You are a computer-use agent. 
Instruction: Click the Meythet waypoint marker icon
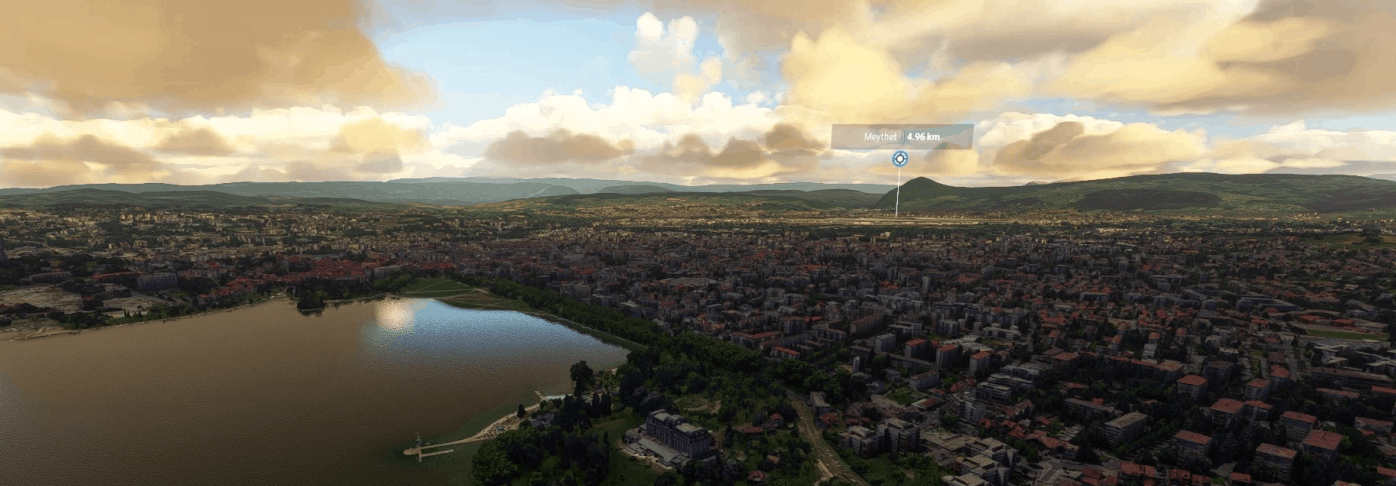pos(900,158)
